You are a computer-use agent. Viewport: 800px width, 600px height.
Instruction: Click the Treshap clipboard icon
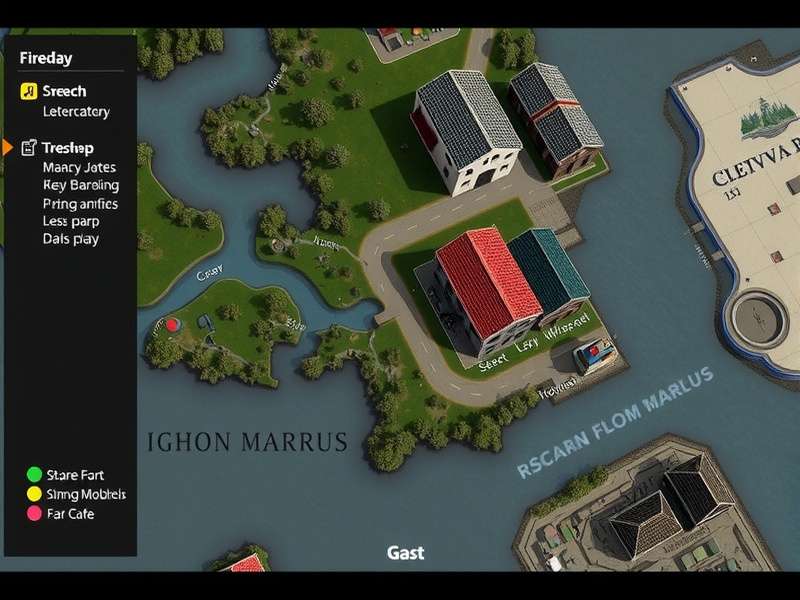pos(28,148)
